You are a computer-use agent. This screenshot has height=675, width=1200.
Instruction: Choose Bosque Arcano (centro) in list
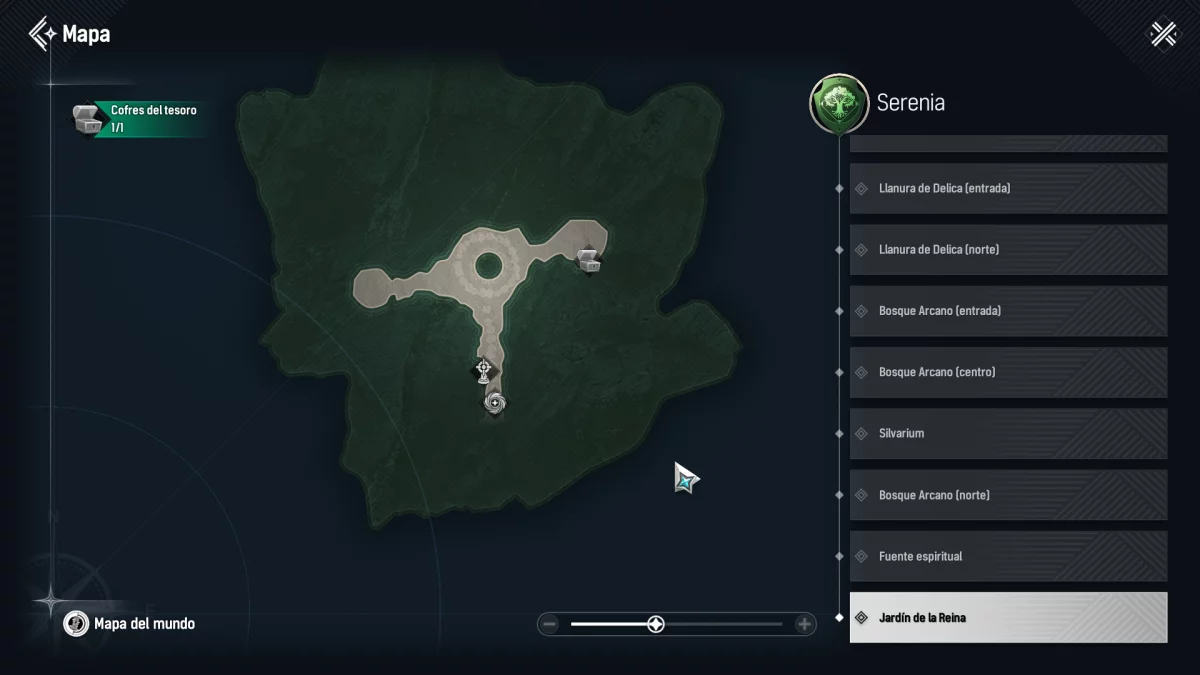pyautogui.click(x=1008, y=372)
